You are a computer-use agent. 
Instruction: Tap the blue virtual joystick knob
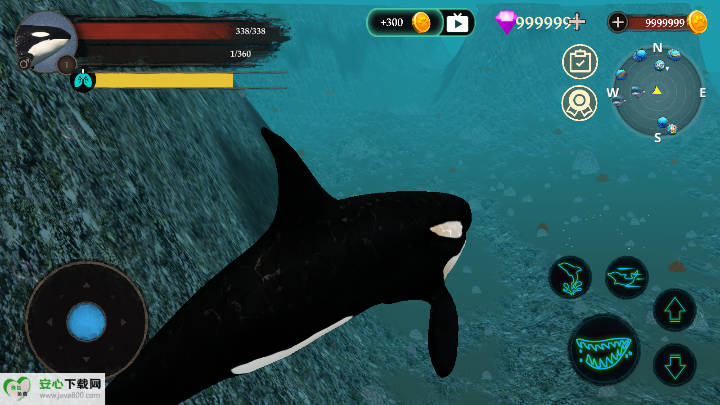click(87, 322)
